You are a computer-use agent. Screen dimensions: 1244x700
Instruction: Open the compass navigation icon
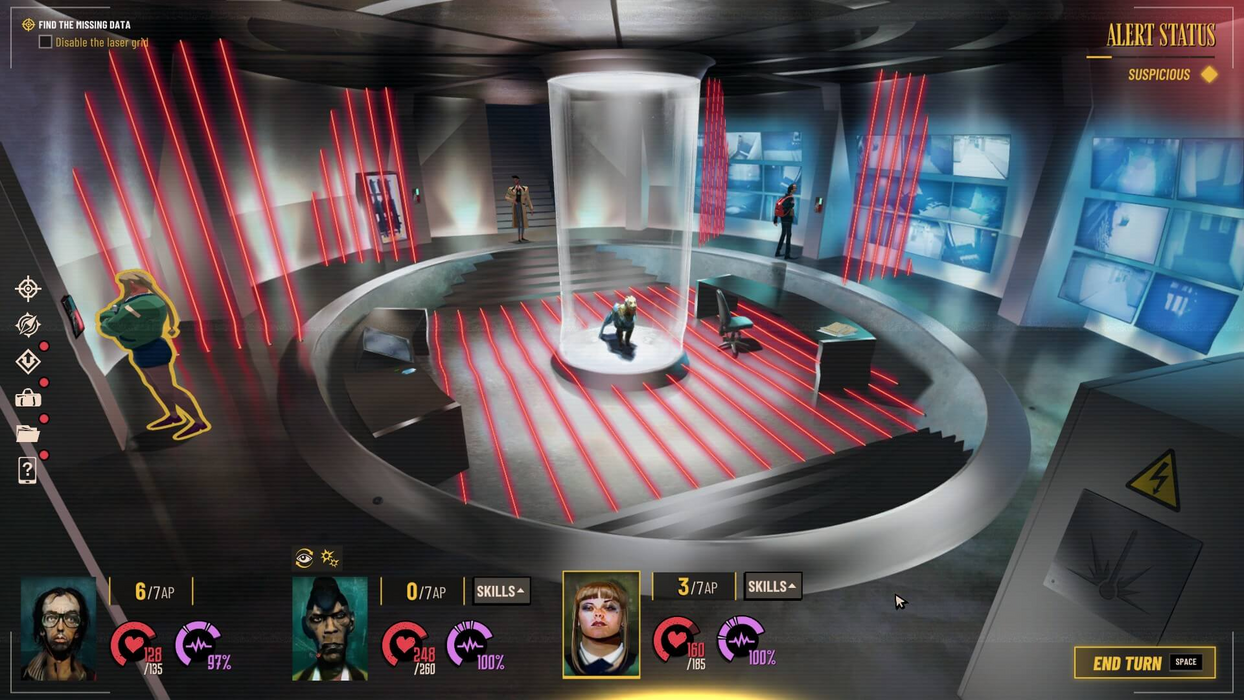coord(28,324)
